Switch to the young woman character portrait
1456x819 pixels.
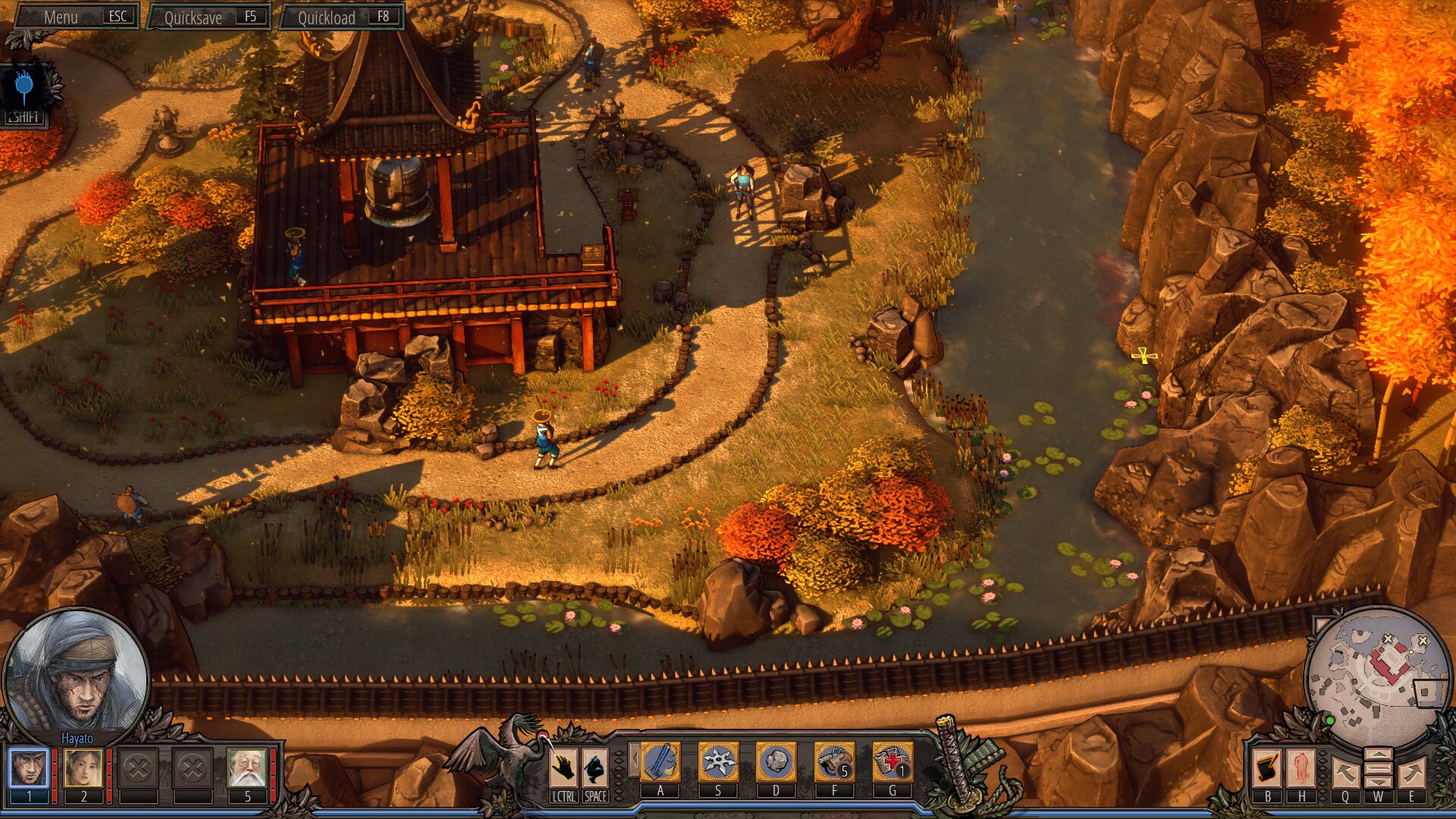point(83,768)
